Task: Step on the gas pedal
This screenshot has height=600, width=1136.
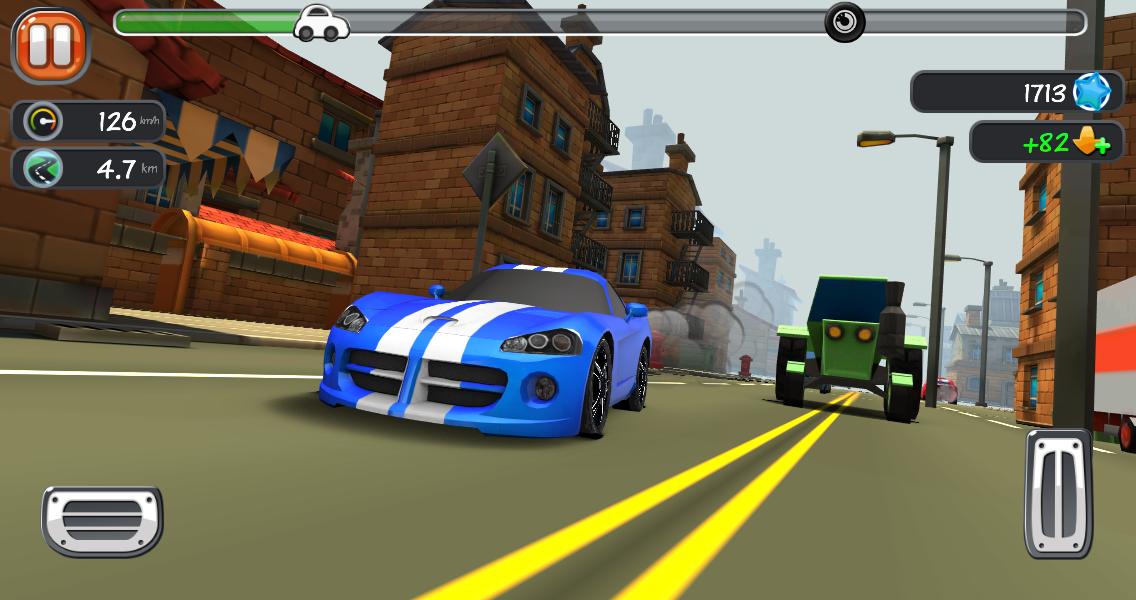Action: (x=1058, y=493)
